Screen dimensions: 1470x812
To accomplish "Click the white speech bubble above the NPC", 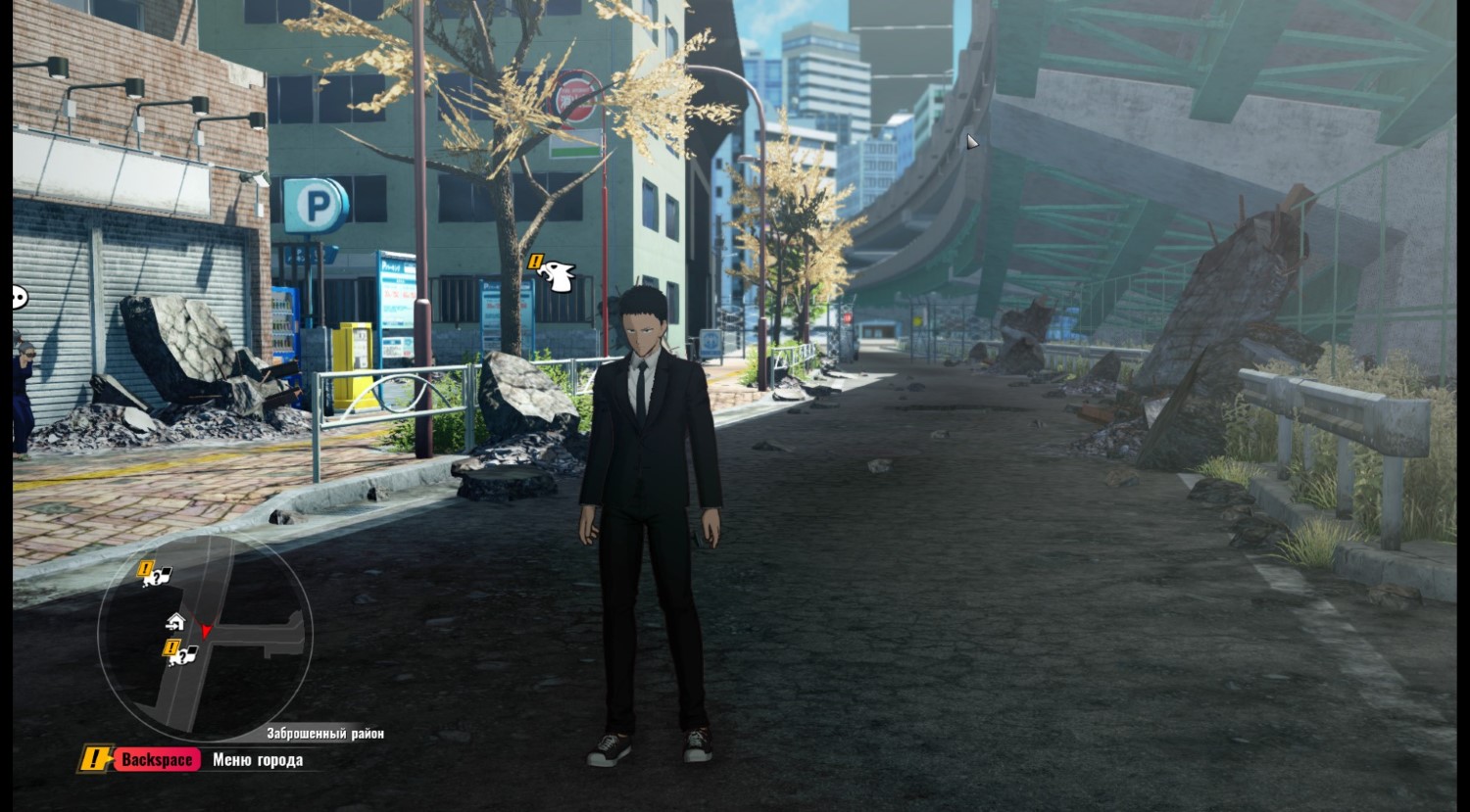I will coord(20,297).
